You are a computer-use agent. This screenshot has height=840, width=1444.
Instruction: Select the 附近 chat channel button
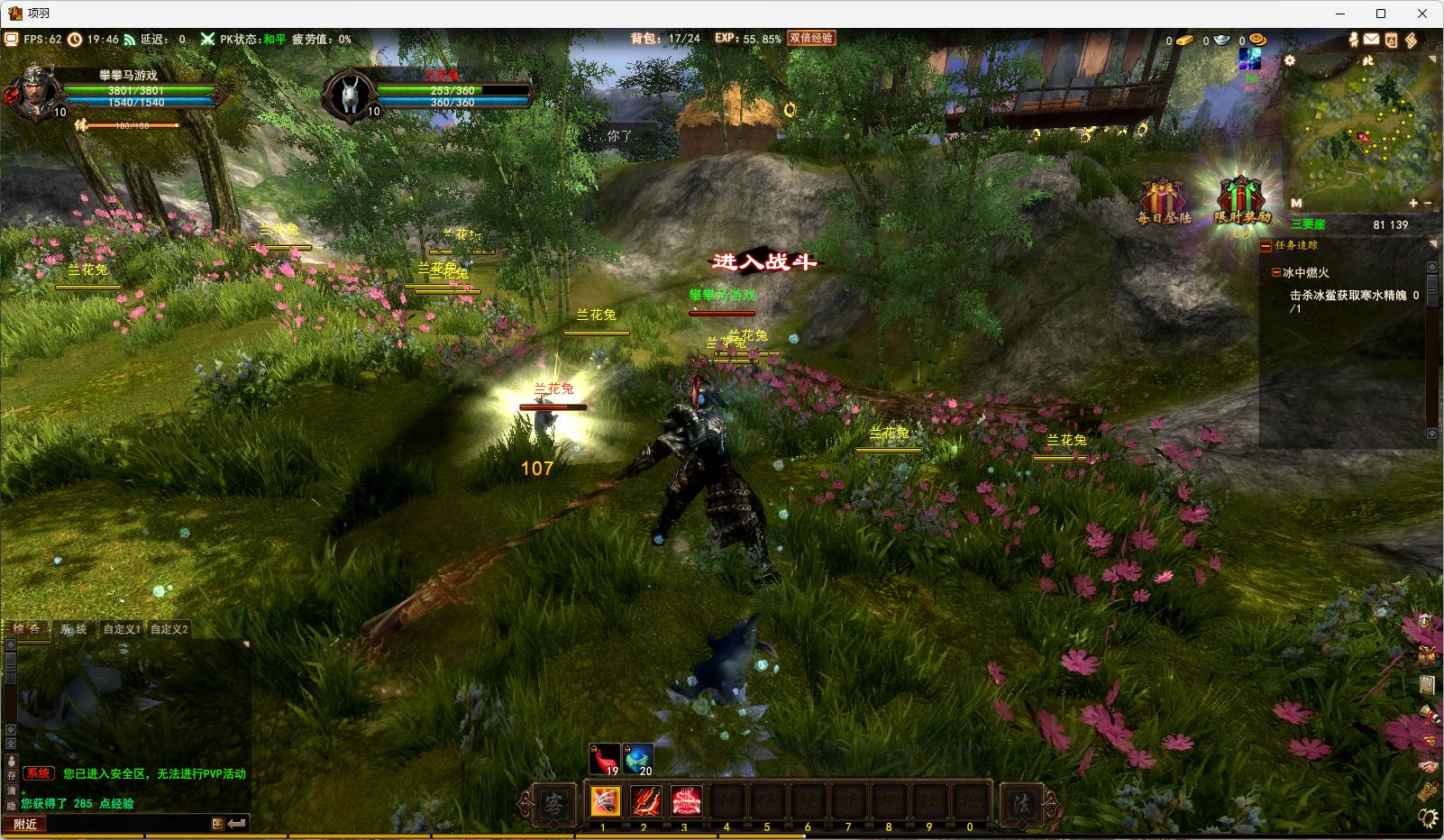(x=25, y=824)
